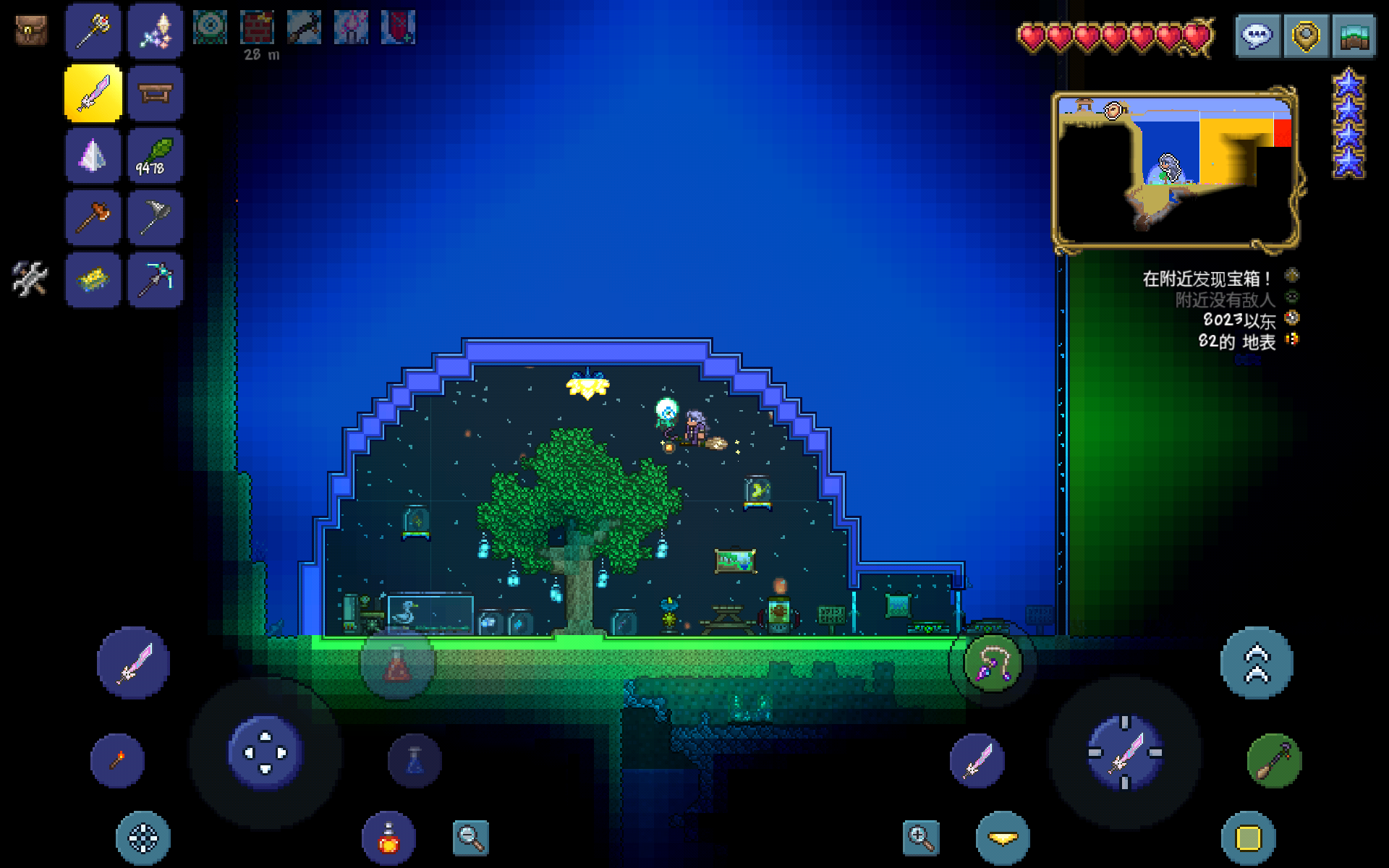Select the workbench hotbar slot
Viewport: 1389px width, 868px height.
tap(155, 93)
